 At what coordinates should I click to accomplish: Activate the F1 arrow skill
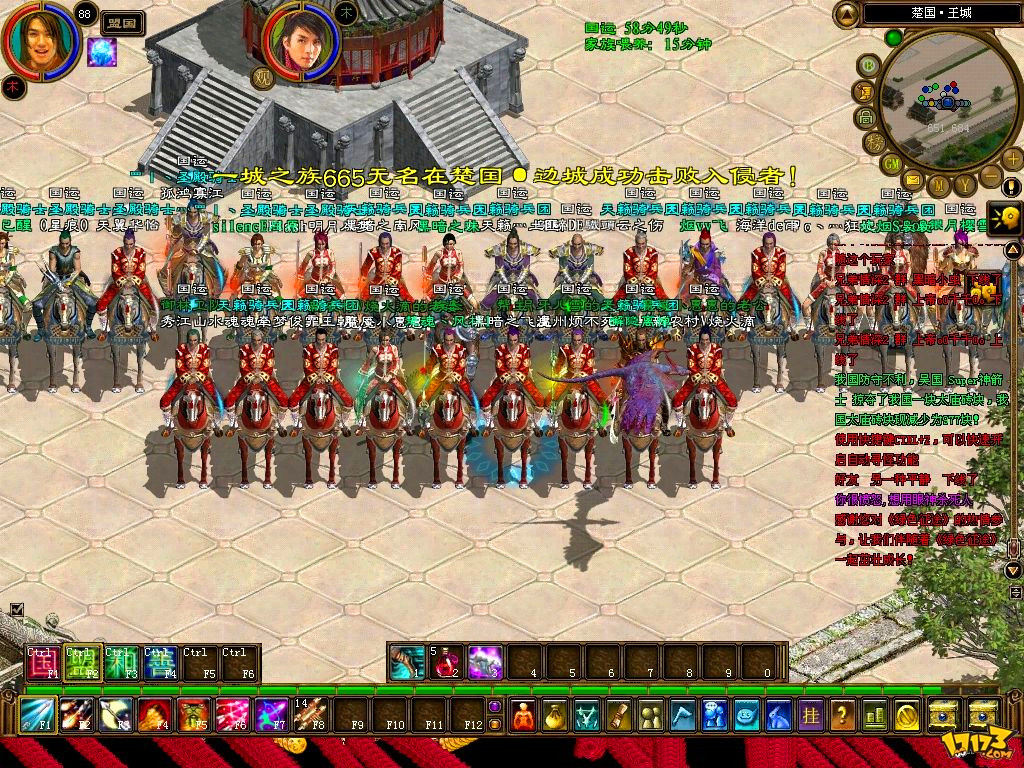tap(38, 714)
